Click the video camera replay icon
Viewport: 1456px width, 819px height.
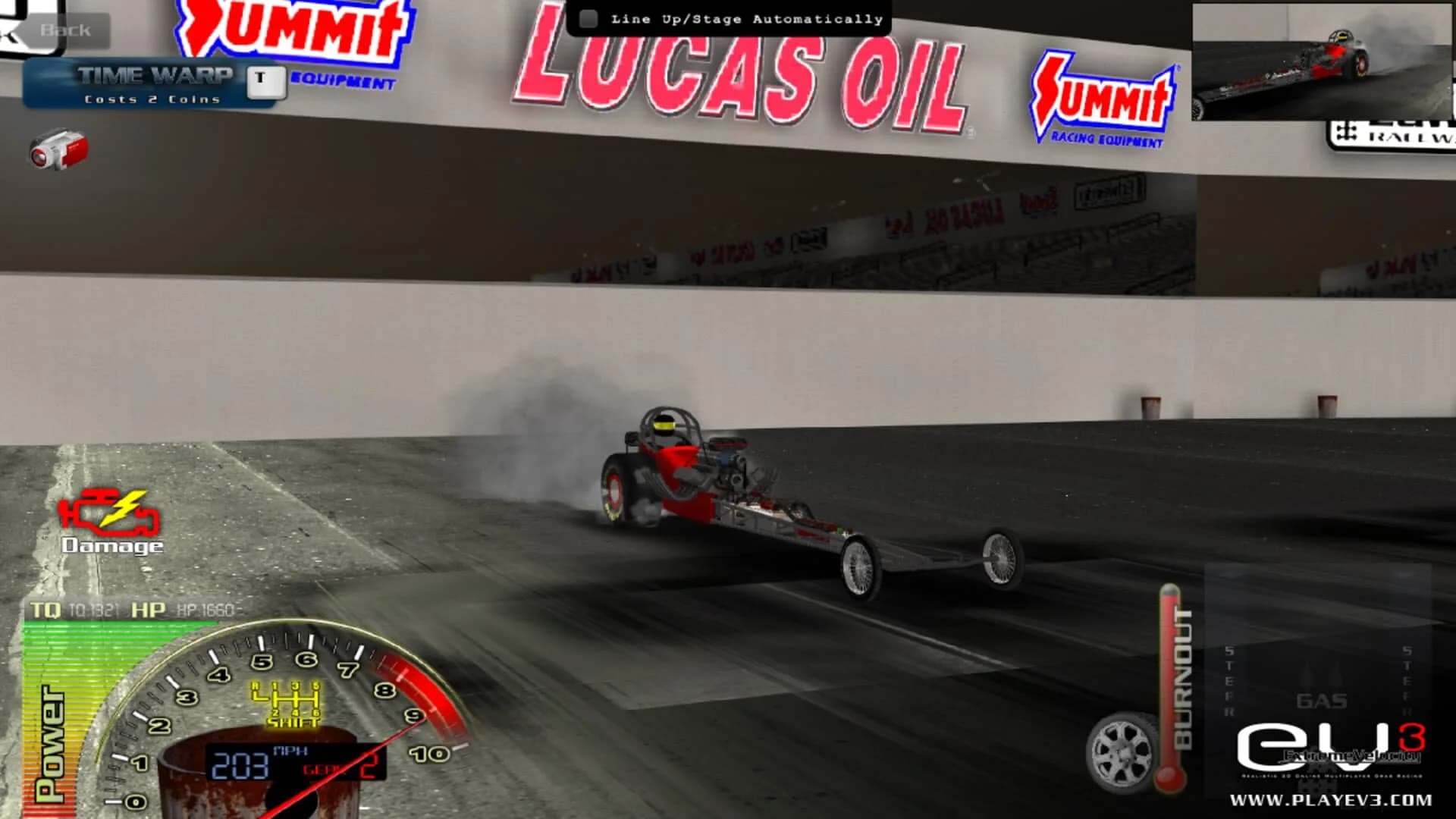(x=57, y=149)
